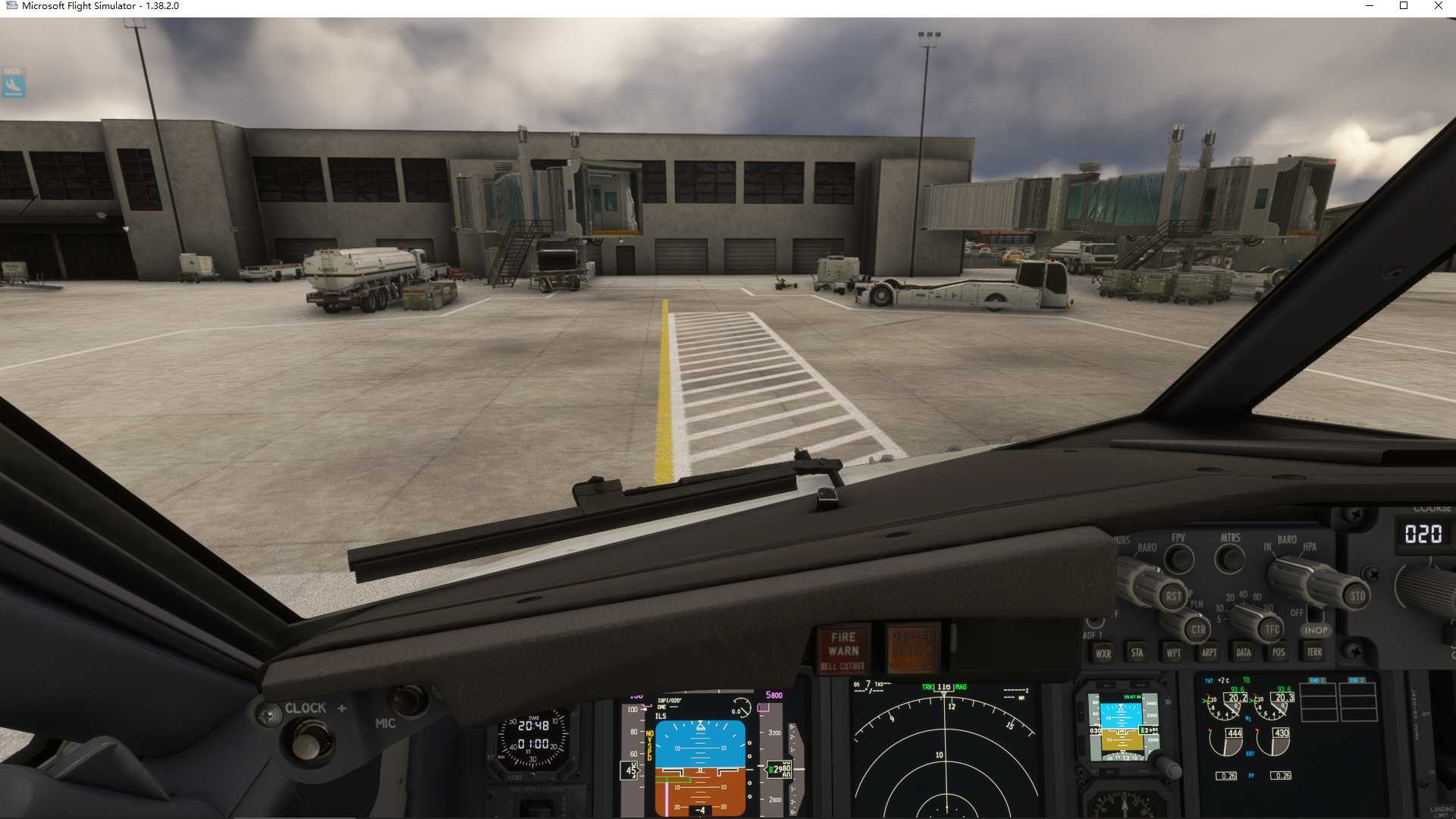Push the FIRE WARN bell cutout light
The image size is (1456, 819).
coord(843,651)
